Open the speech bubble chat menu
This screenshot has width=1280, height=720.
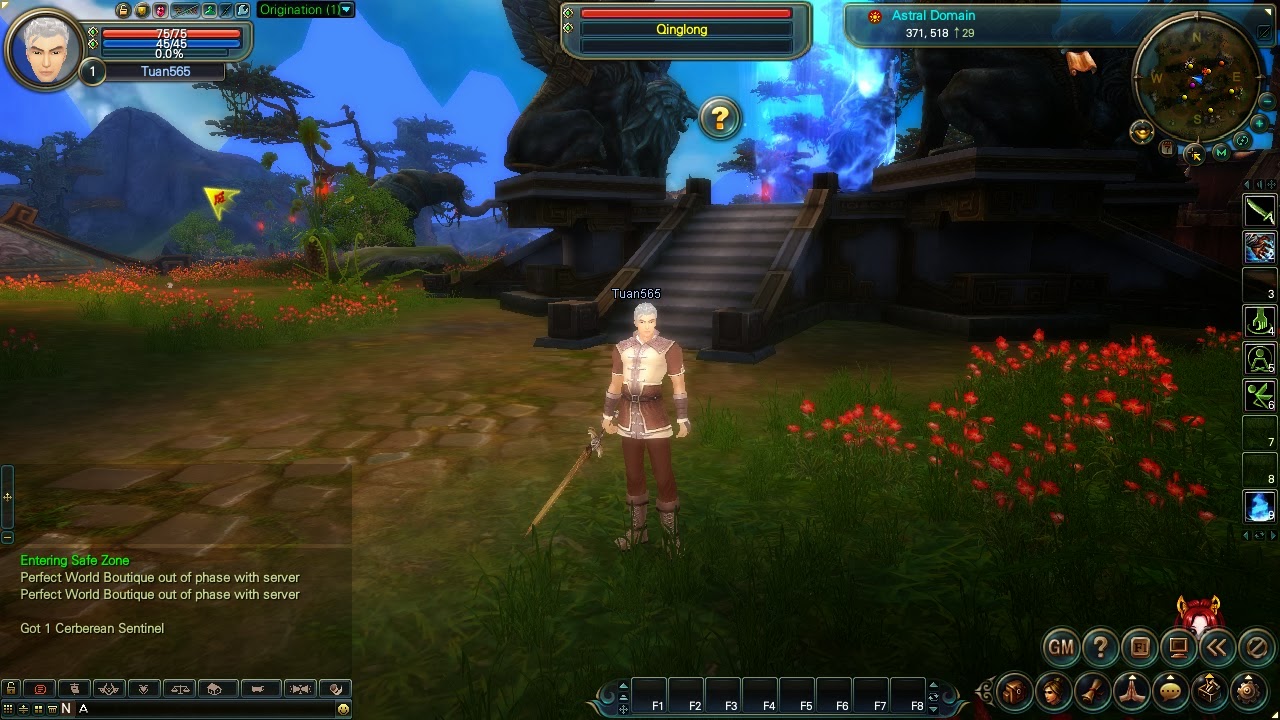click(1170, 691)
